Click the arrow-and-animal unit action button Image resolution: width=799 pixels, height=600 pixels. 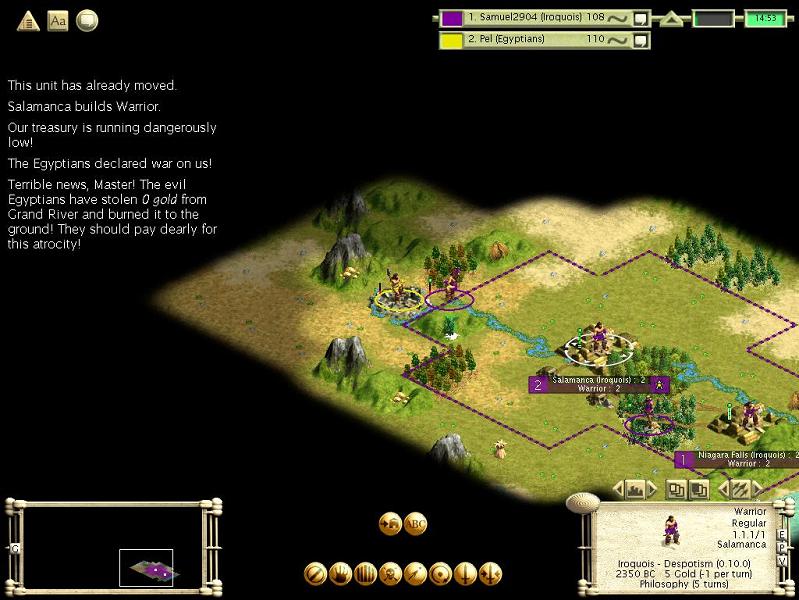pos(390,523)
